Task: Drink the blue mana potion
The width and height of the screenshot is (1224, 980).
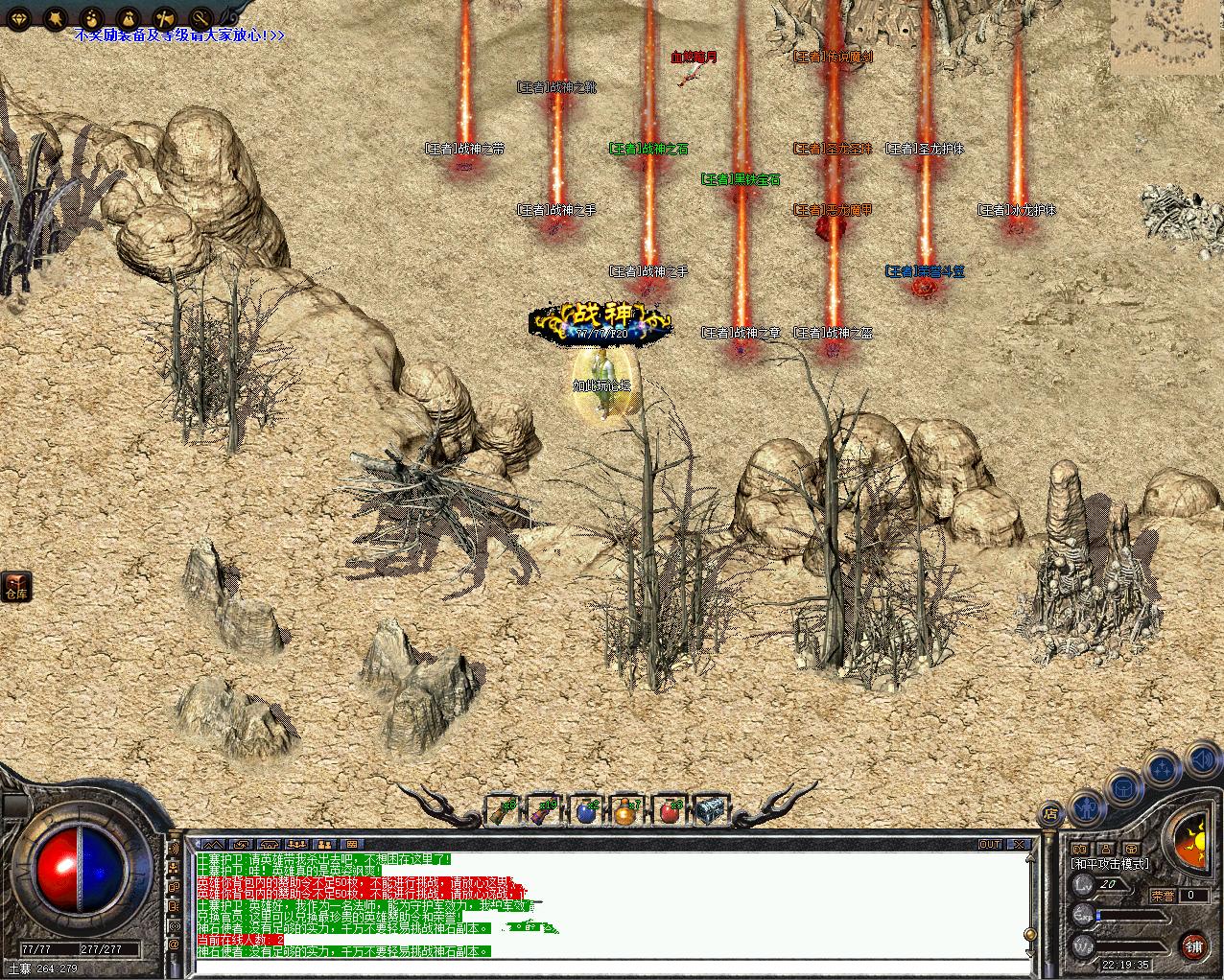Action: (588, 811)
